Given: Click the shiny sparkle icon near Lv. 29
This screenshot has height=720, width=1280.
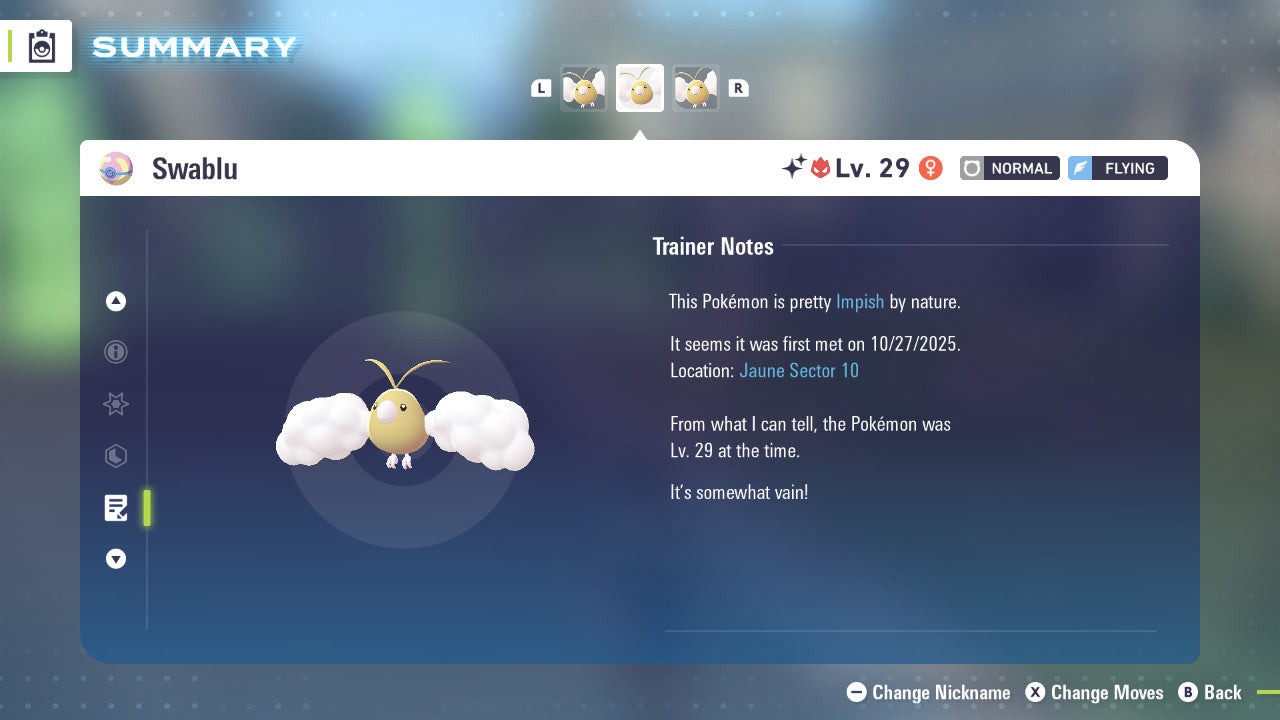Looking at the screenshot, I should pos(793,168).
